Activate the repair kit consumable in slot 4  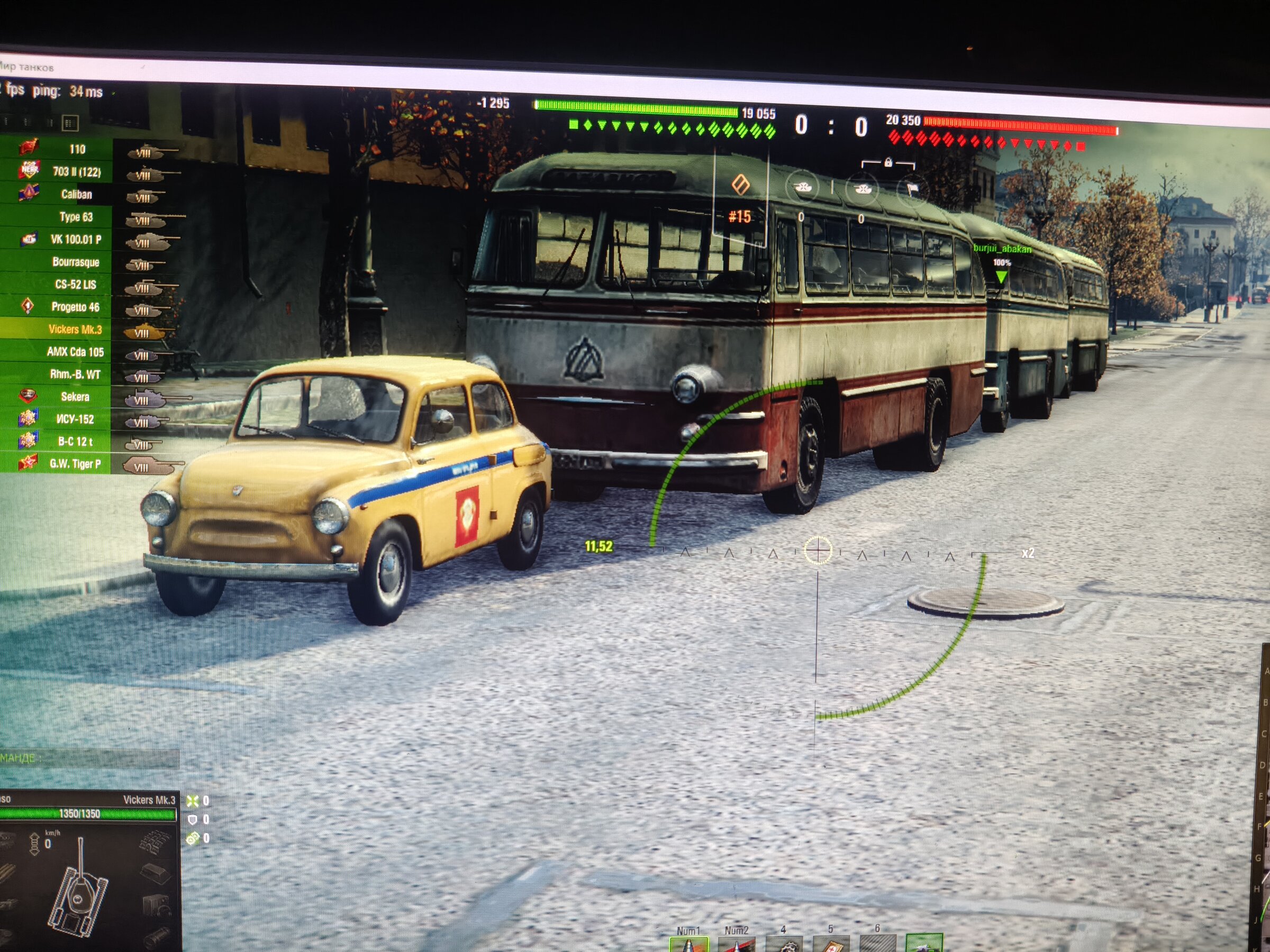click(x=784, y=944)
